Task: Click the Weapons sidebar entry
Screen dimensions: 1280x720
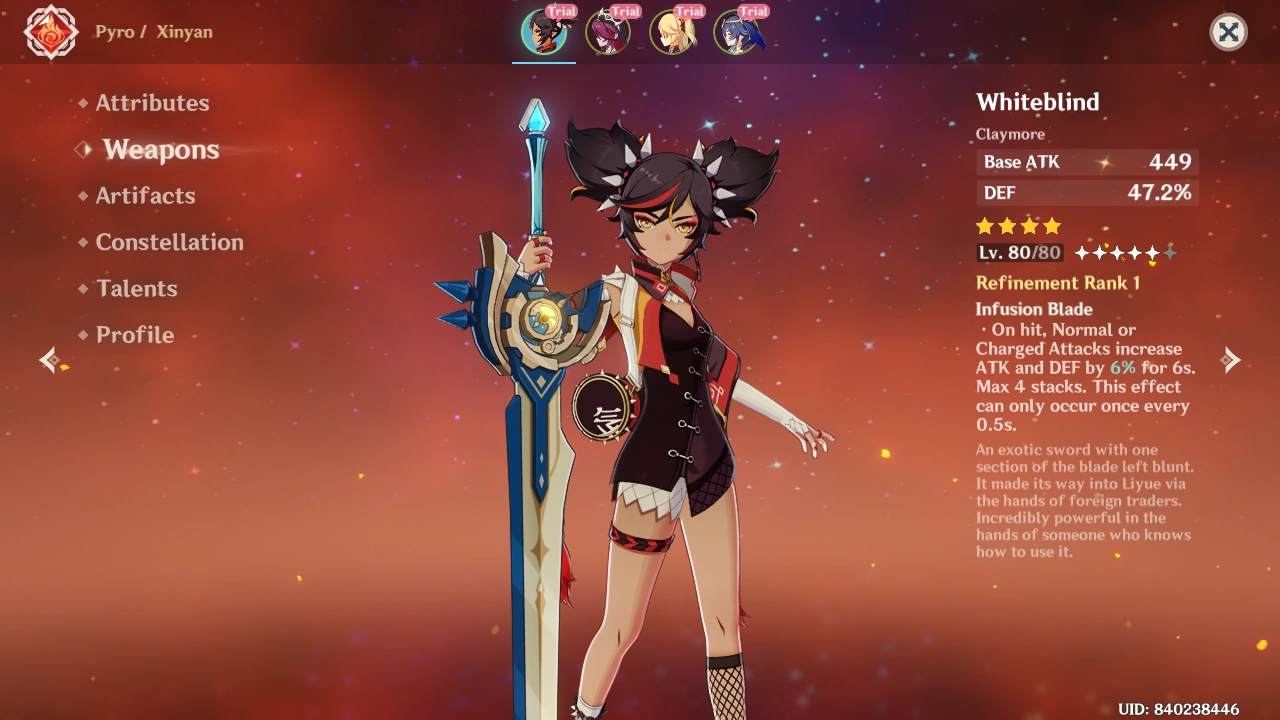Action: (x=160, y=150)
